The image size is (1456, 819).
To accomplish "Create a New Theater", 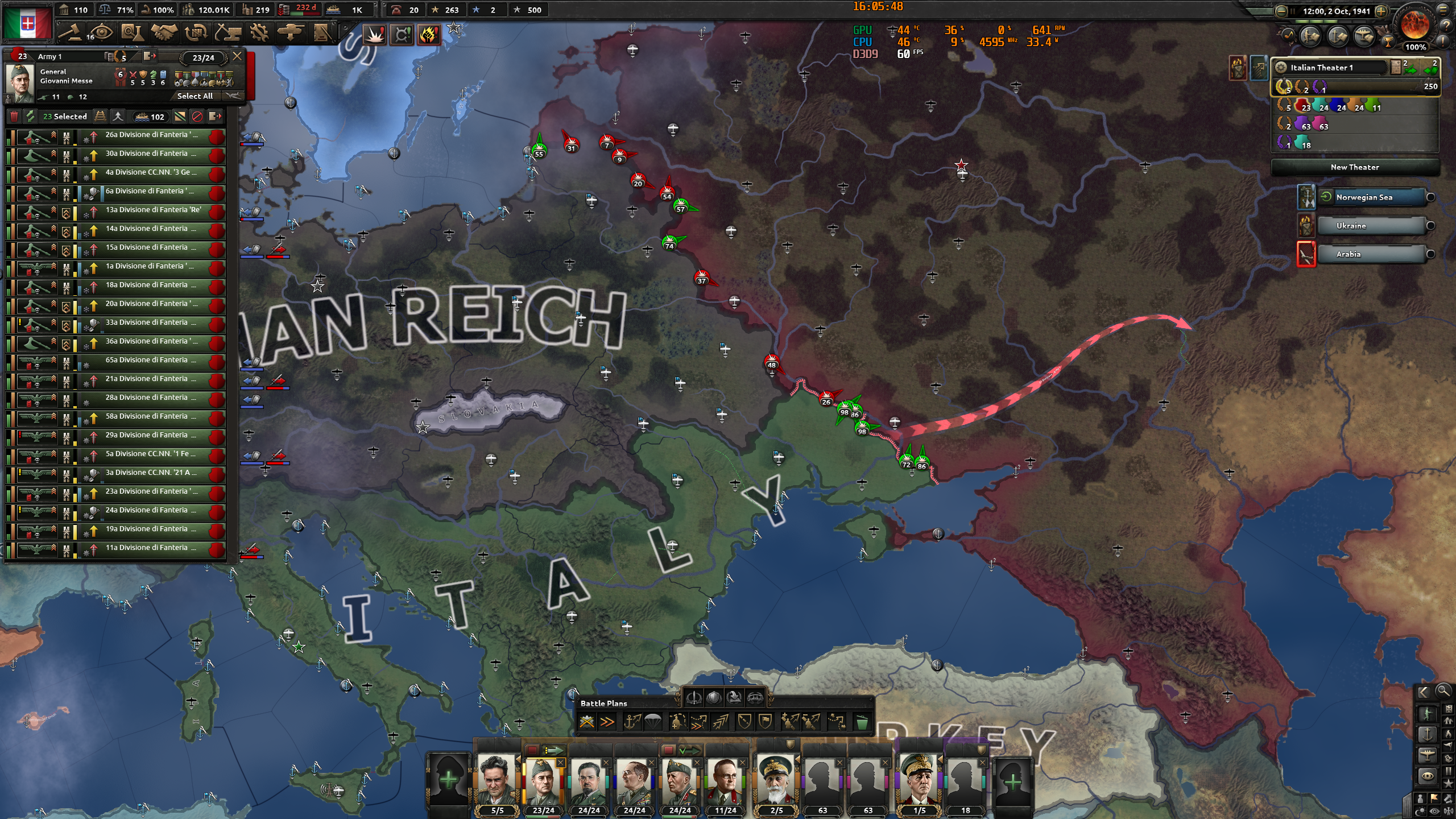I will (1355, 167).
